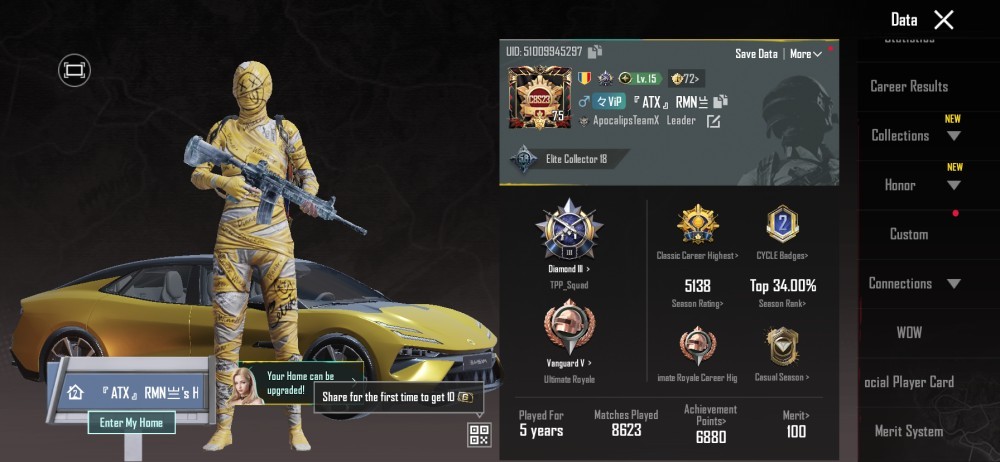The image size is (1000, 462).
Task: Open Career Results section
Action: [909, 86]
